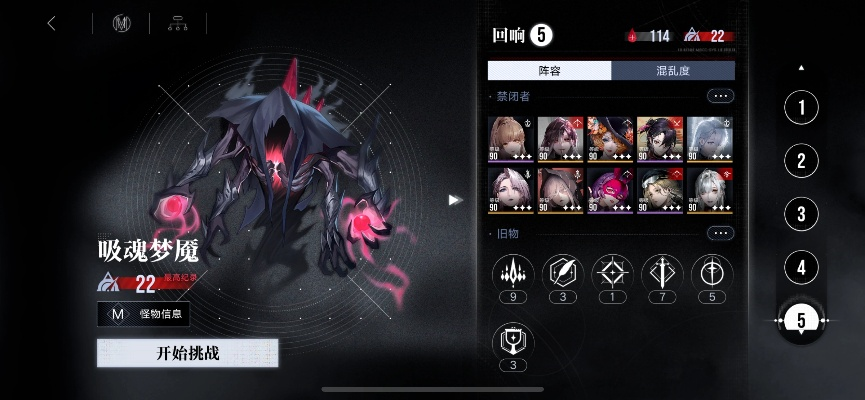The height and width of the screenshot is (400, 865).
Task: Switch to the 阵容 lineup tab
Action: pos(549,70)
